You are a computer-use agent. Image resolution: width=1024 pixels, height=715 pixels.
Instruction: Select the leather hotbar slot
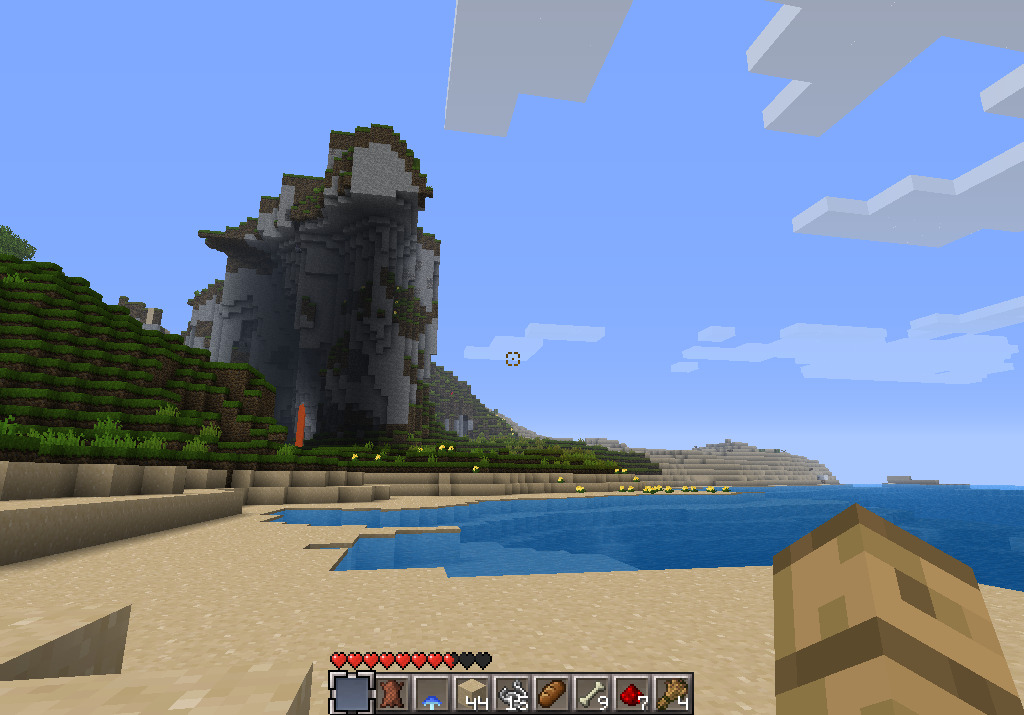pyautogui.click(x=392, y=692)
